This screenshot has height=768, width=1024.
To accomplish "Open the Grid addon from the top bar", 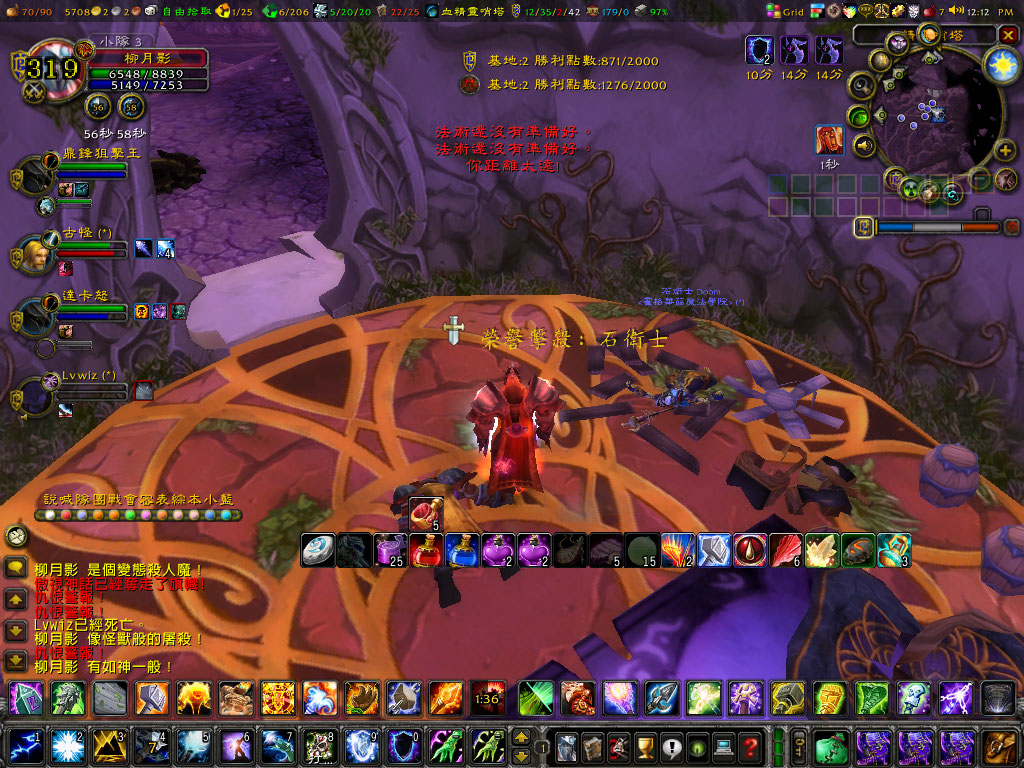I will click(786, 11).
